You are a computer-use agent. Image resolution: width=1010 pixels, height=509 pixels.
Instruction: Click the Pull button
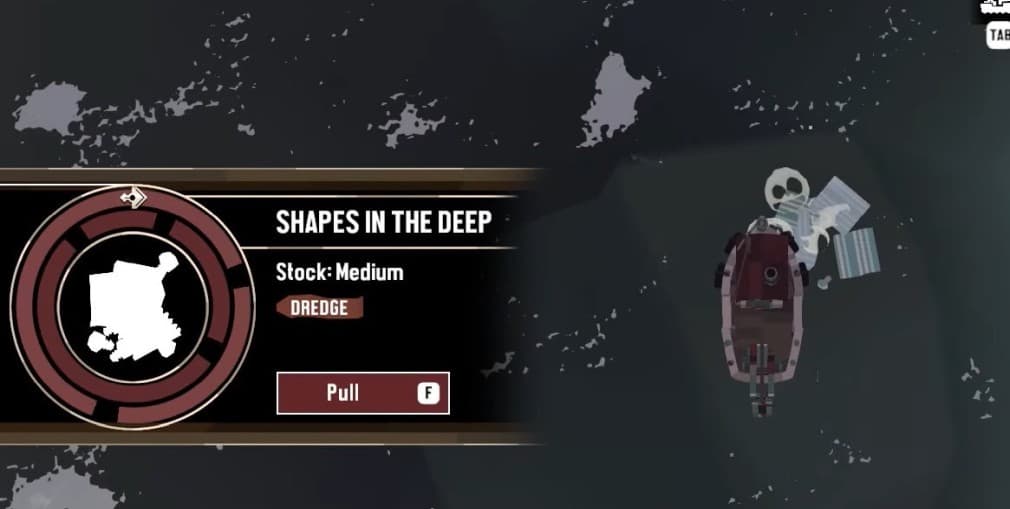(362, 393)
